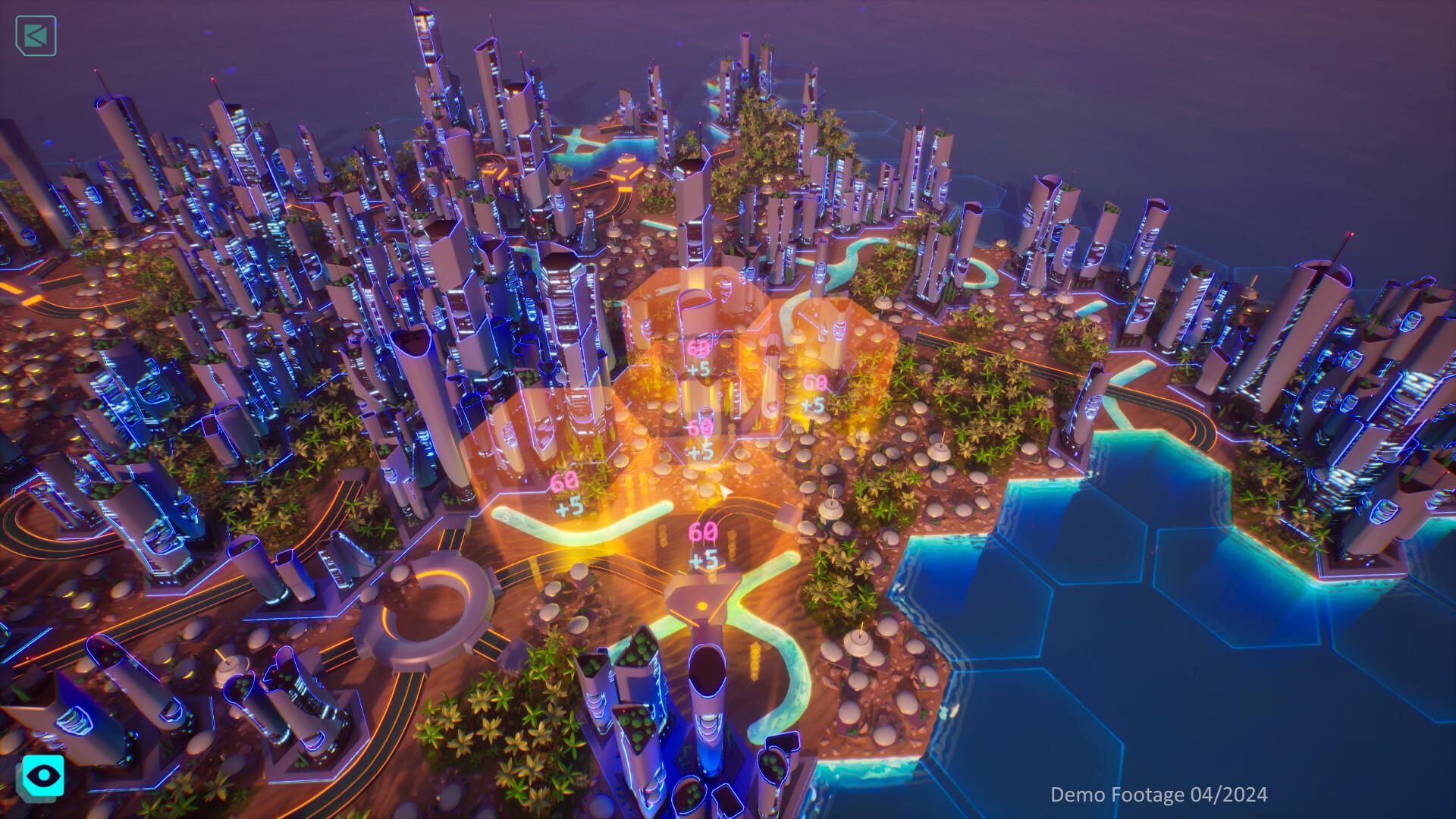This screenshot has height=819, width=1456.
Task: Select the hex with the circular road structure
Action: [425, 607]
